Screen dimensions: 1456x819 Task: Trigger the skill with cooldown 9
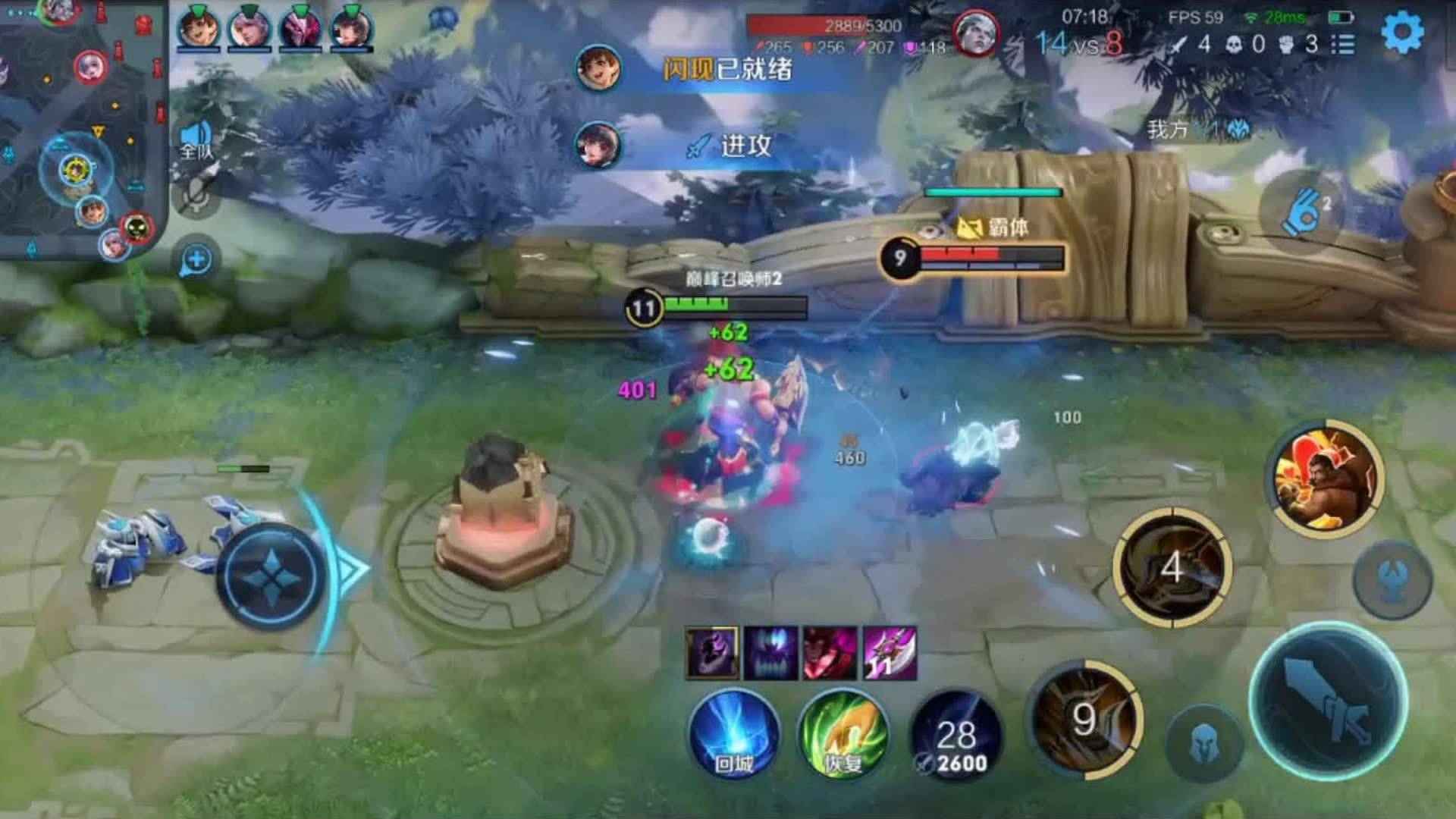1085,719
